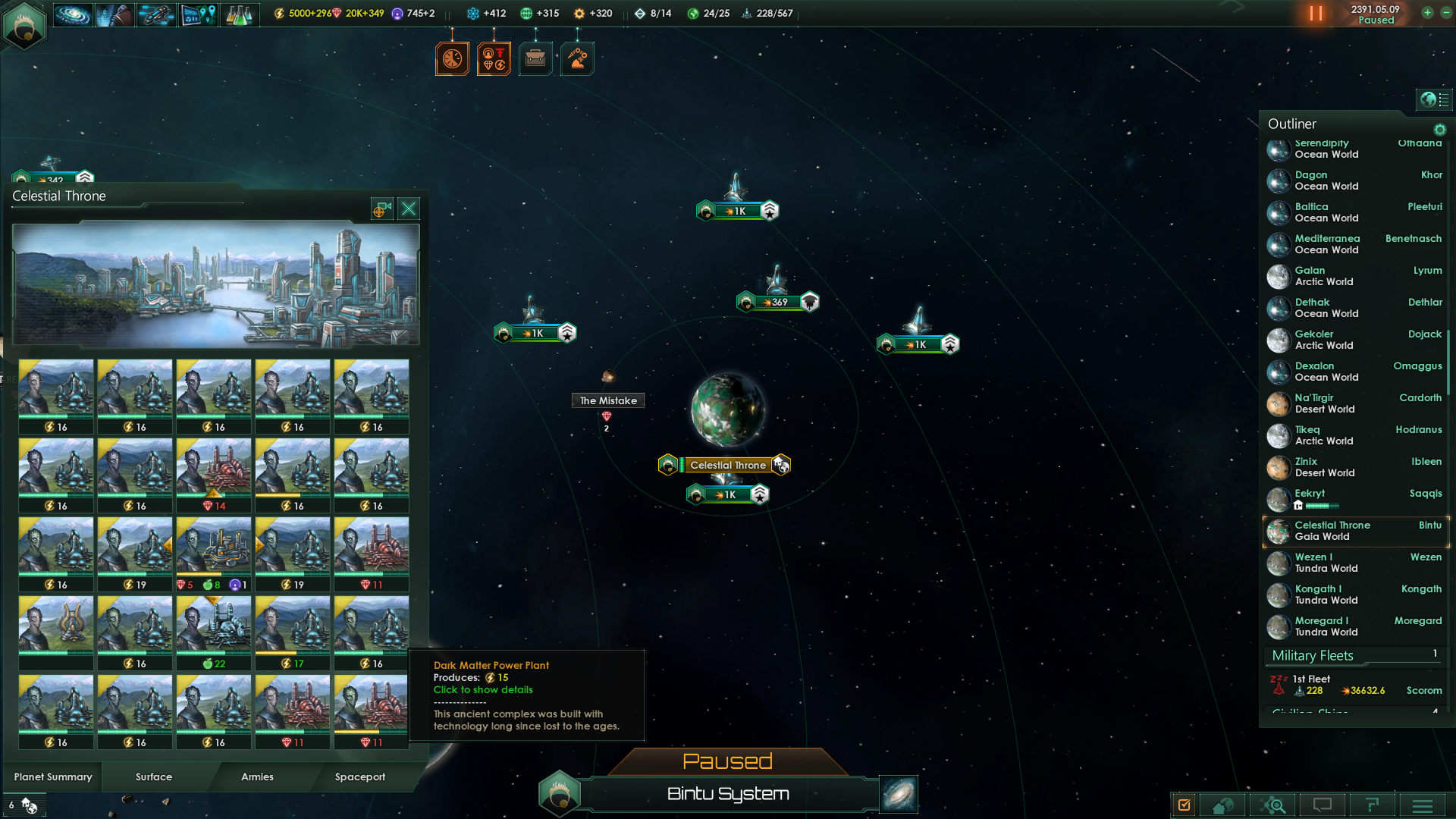Open the Contacts panel with the hooded figure icon
This screenshot has width=1456, height=819.
(115, 14)
